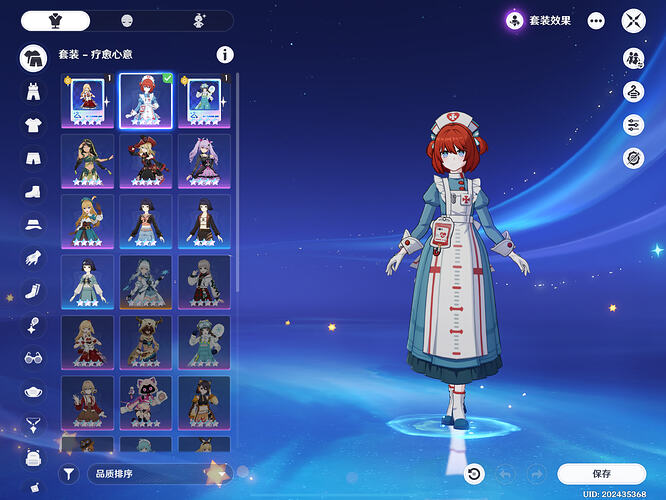Screen dimensions: 666x500
Task: Open the funnel filter options
Action: 70,473
